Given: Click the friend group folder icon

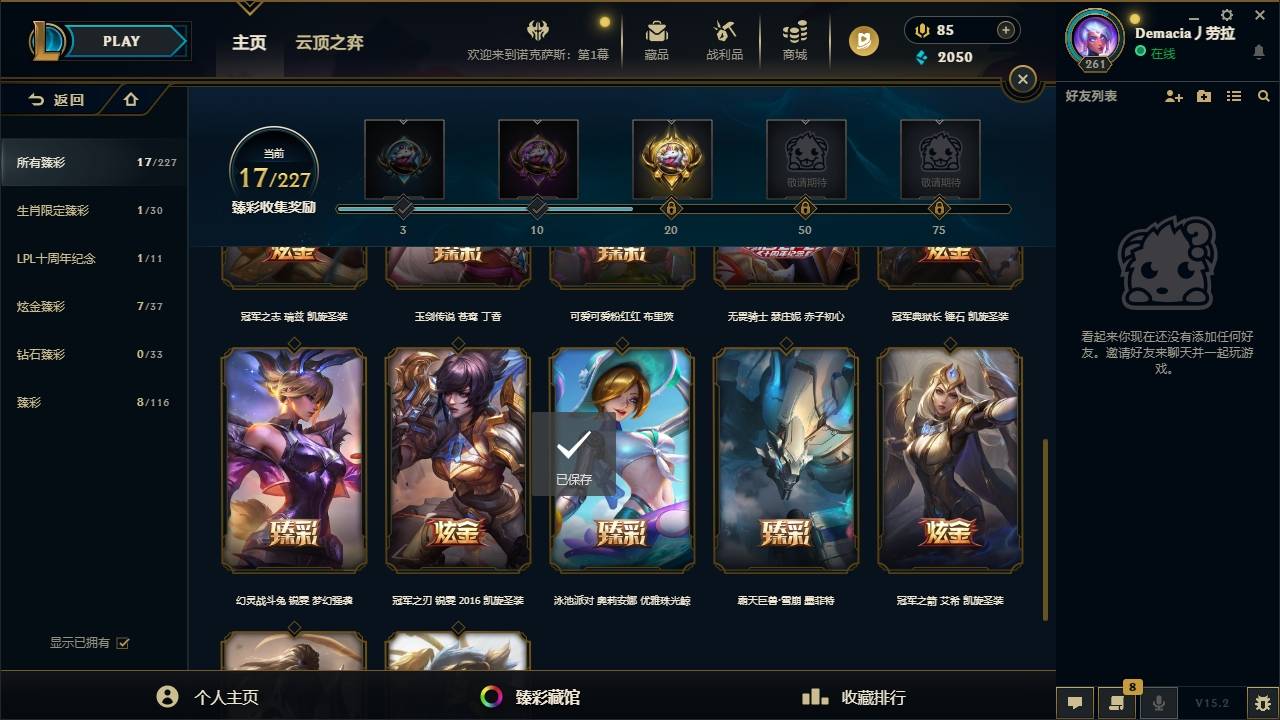Looking at the screenshot, I should pyautogui.click(x=1203, y=96).
